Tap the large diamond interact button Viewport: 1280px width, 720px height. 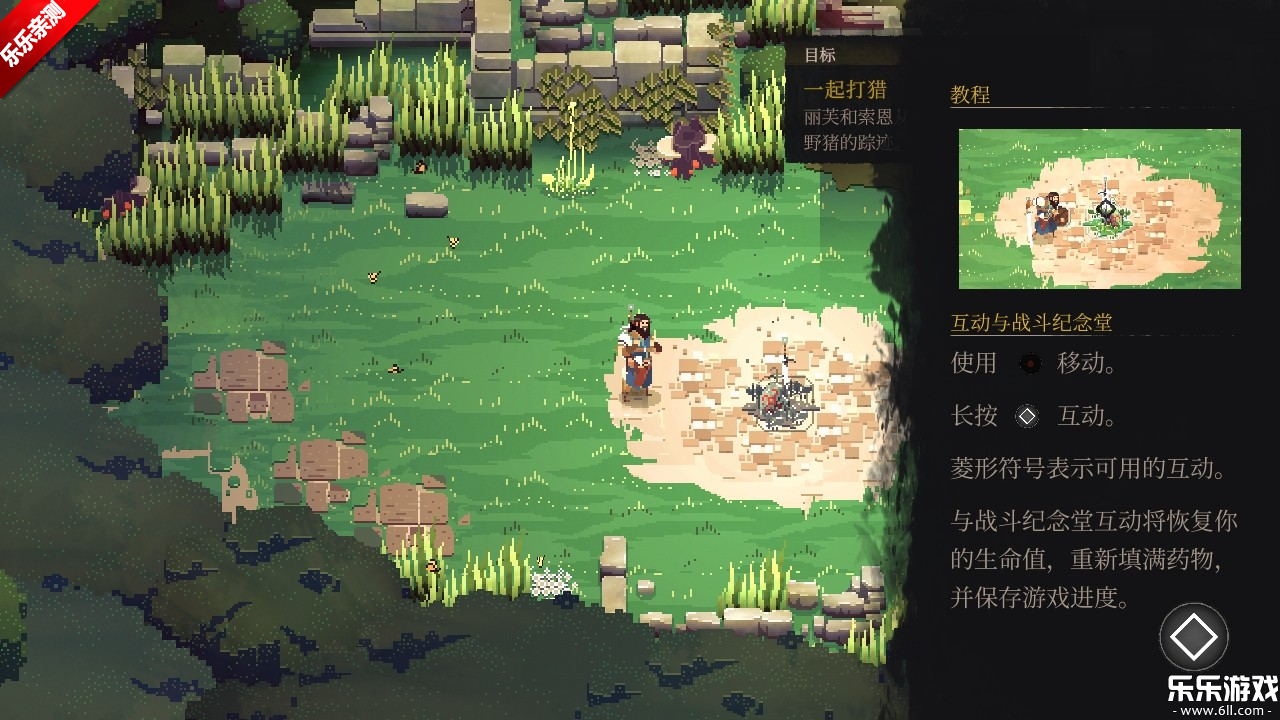click(x=1193, y=637)
